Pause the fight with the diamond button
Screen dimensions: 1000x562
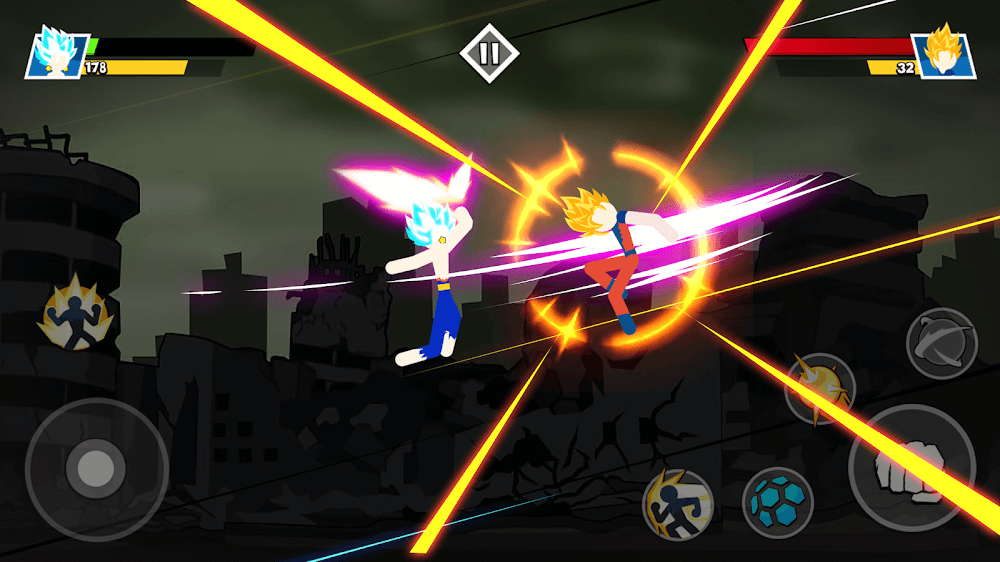click(x=489, y=53)
